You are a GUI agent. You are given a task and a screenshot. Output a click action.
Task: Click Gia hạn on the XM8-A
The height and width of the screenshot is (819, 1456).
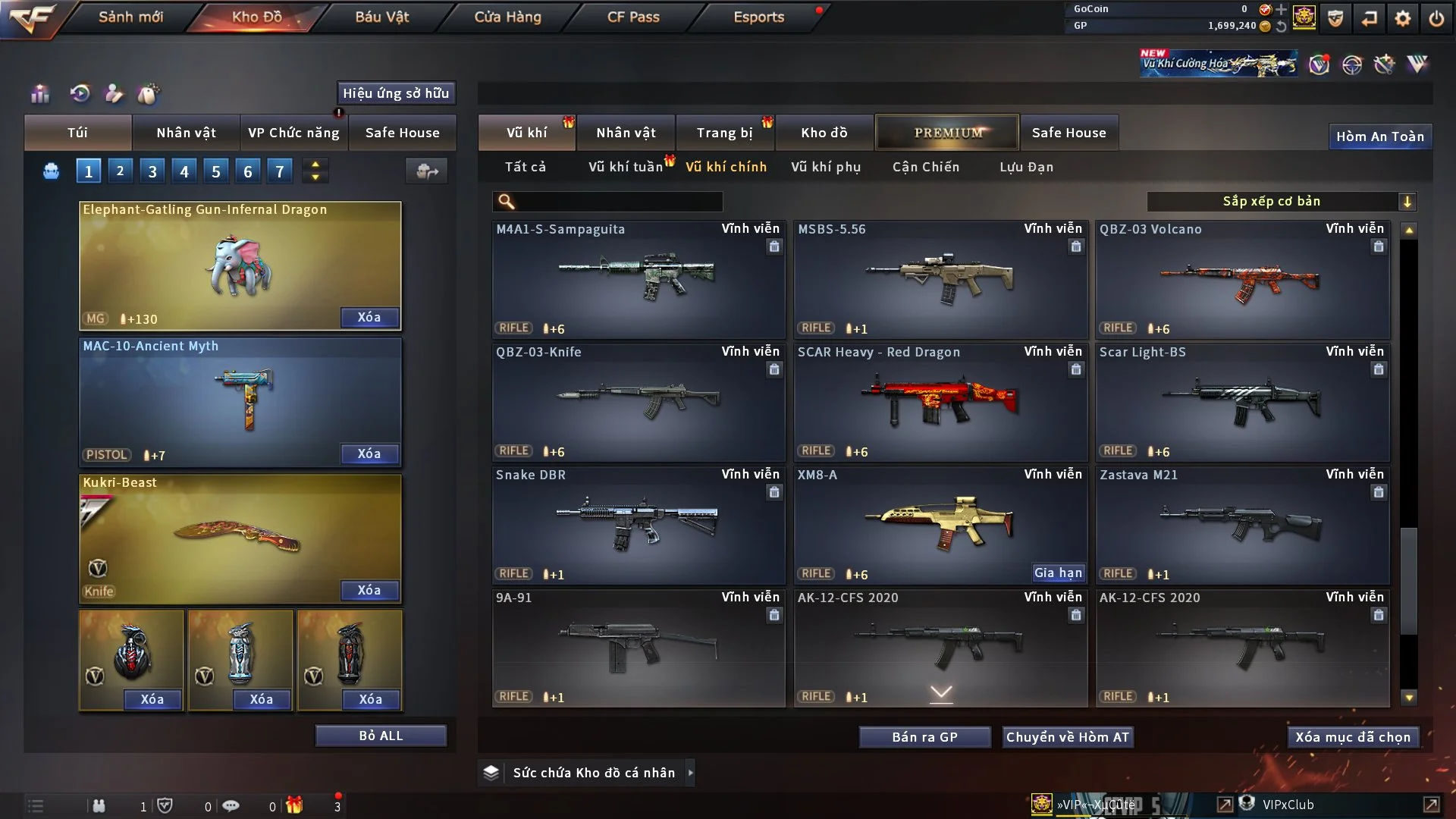(1058, 573)
